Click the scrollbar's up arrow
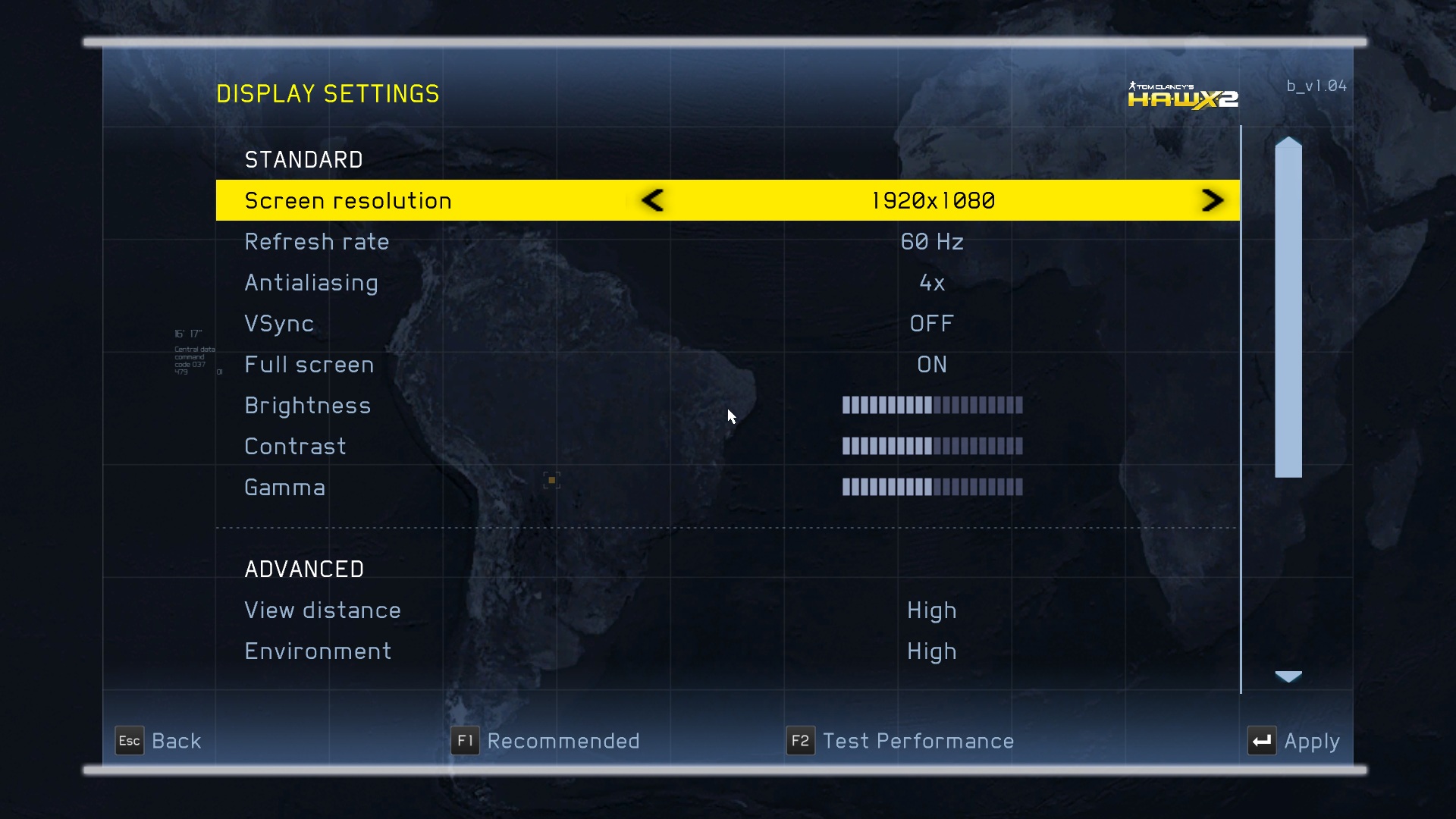 click(x=1288, y=143)
